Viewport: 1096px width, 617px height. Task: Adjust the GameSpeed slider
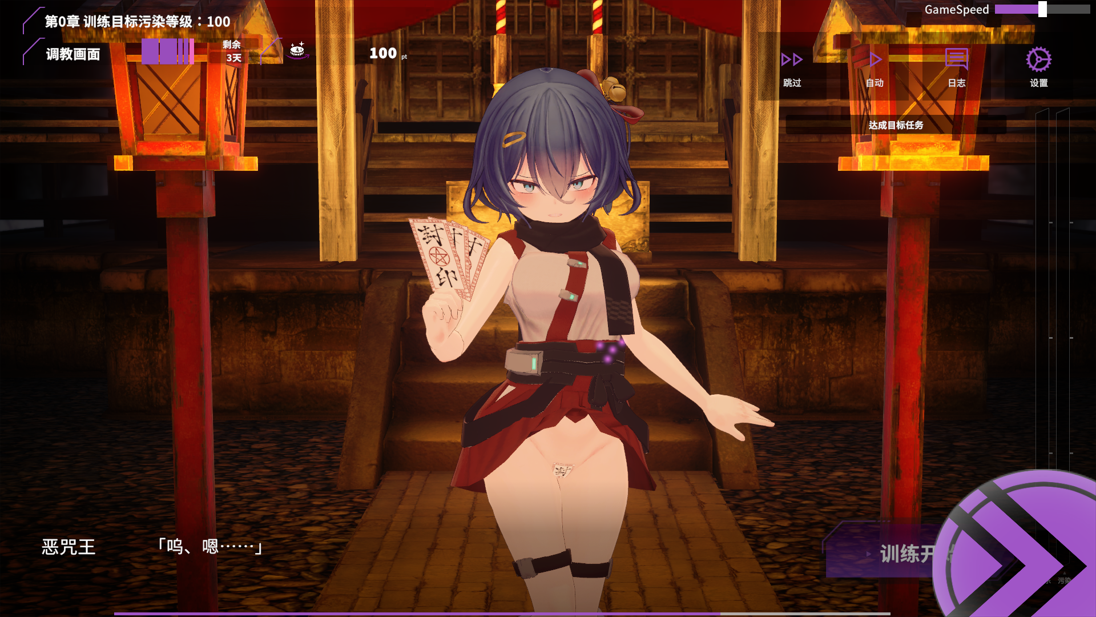1042,9
